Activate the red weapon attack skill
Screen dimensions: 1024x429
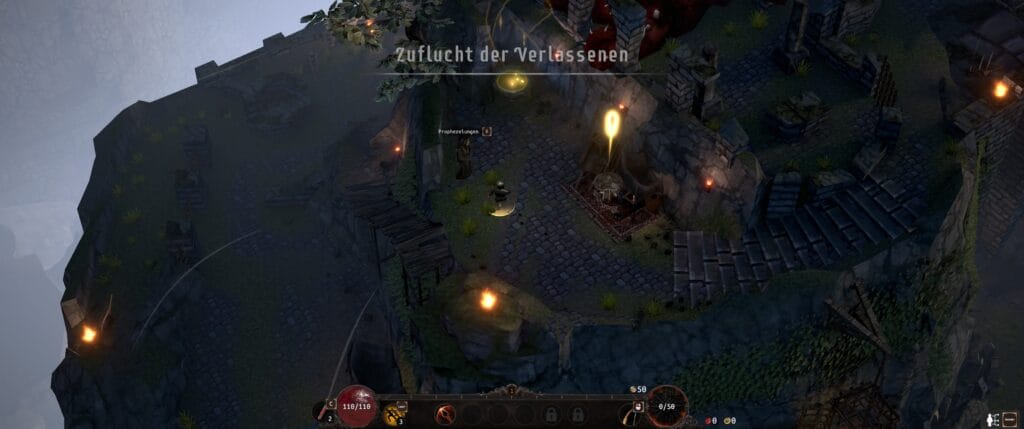point(445,413)
